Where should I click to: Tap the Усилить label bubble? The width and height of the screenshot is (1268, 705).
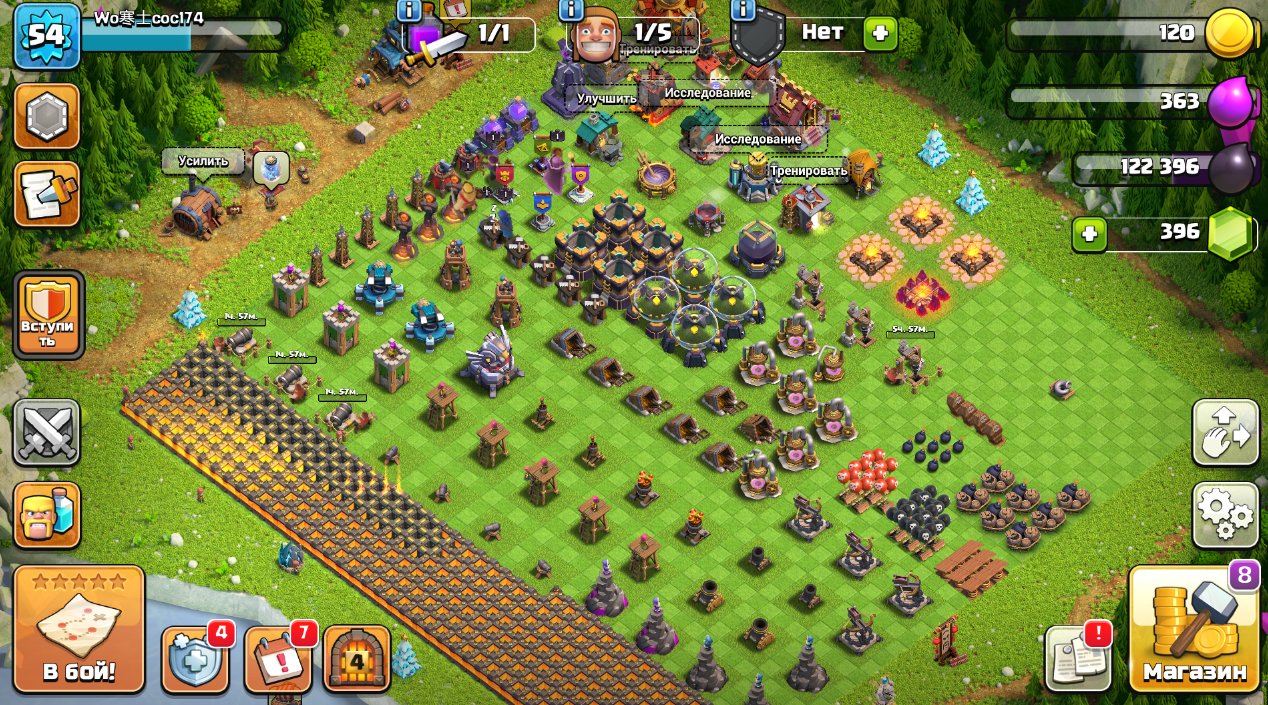point(203,161)
